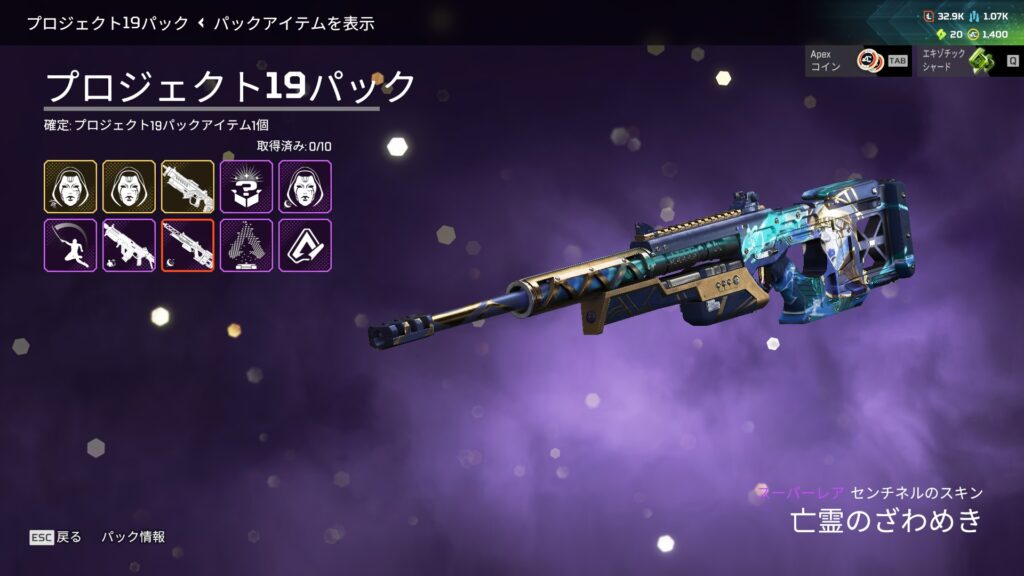Viewport: 1024px width, 576px height.
Task: Return to プロジェクト19パック via top breadcrumb
Action: coord(107,23)
